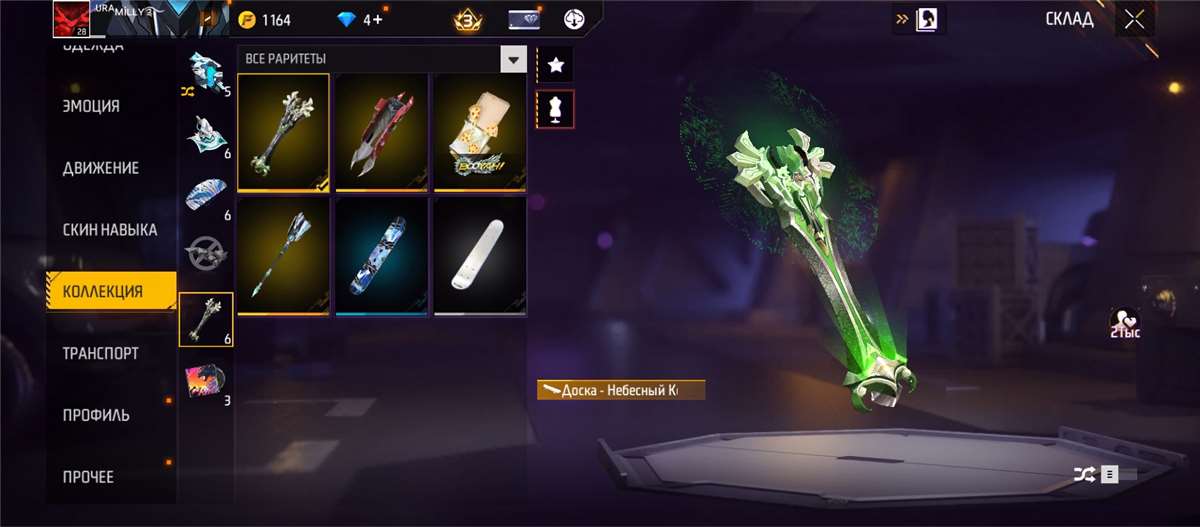Toggle the shuffle button near the pedestal
The height and width of the screenshot is (527, 1200).
[1084, 475]
